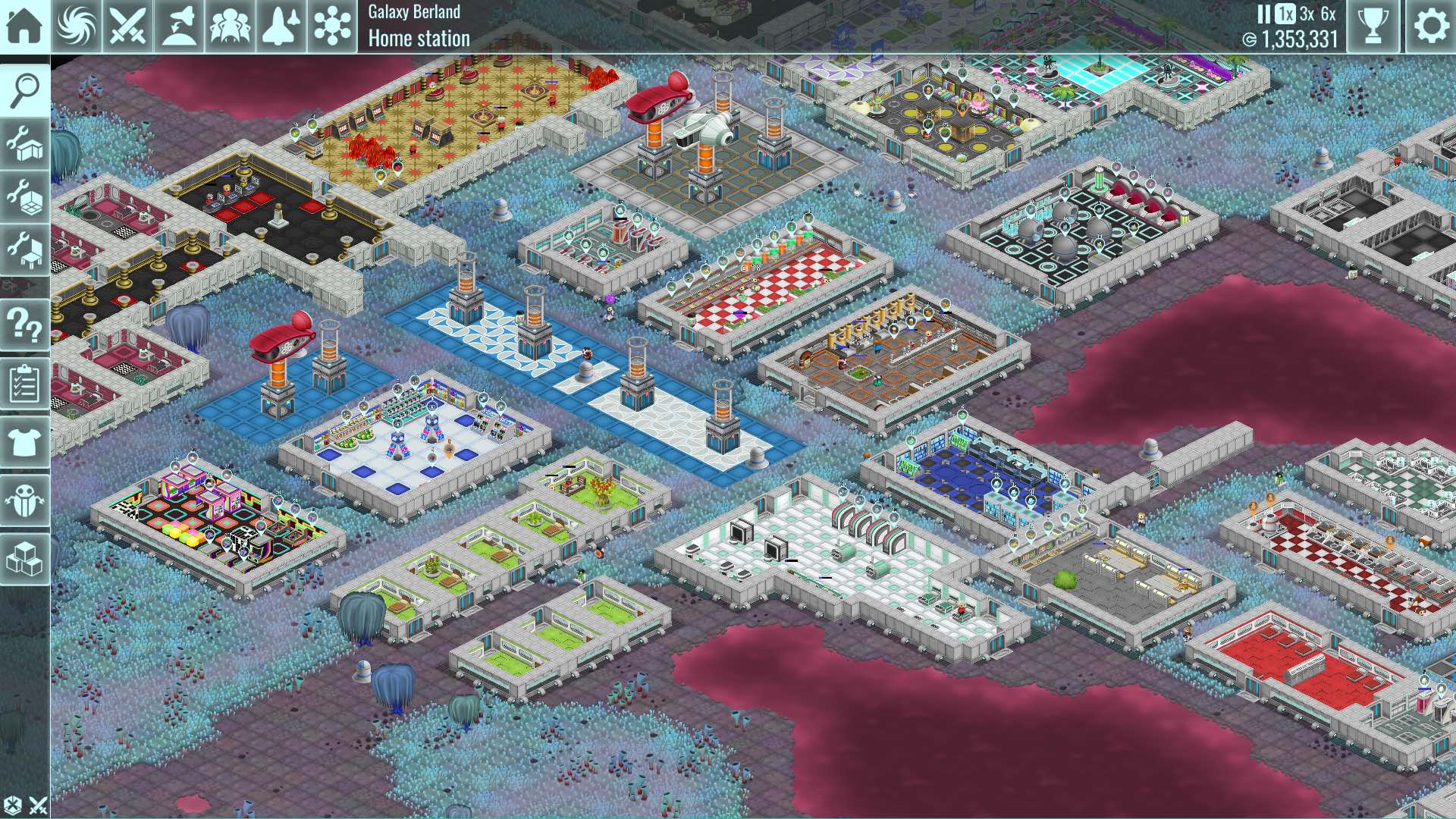Screen dimensions: 1456x819
Task: Set game speed to 6x
Action: (x=1328, y=14)
